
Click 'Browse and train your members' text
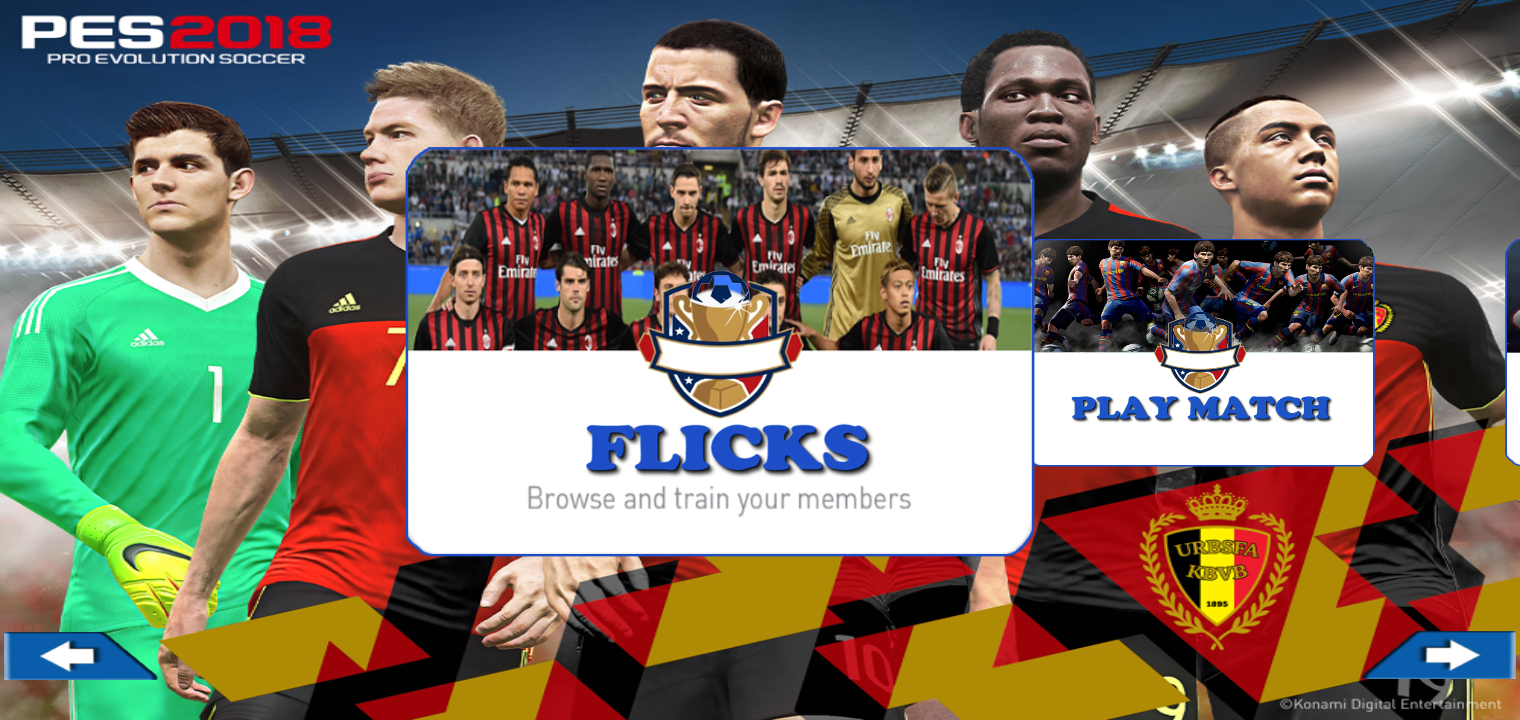[719, 498]
